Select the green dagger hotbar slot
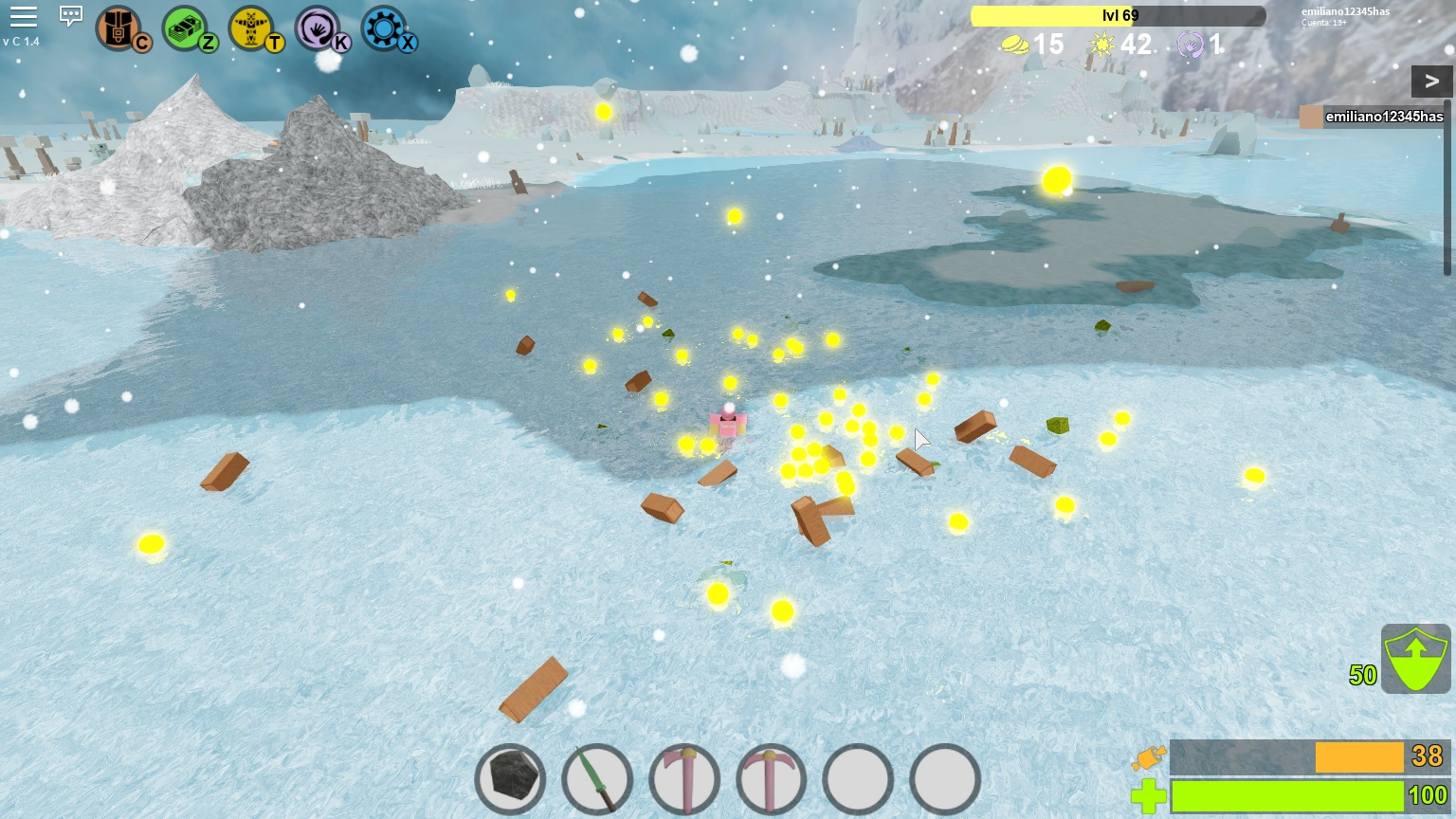 (x=597, y=778)
